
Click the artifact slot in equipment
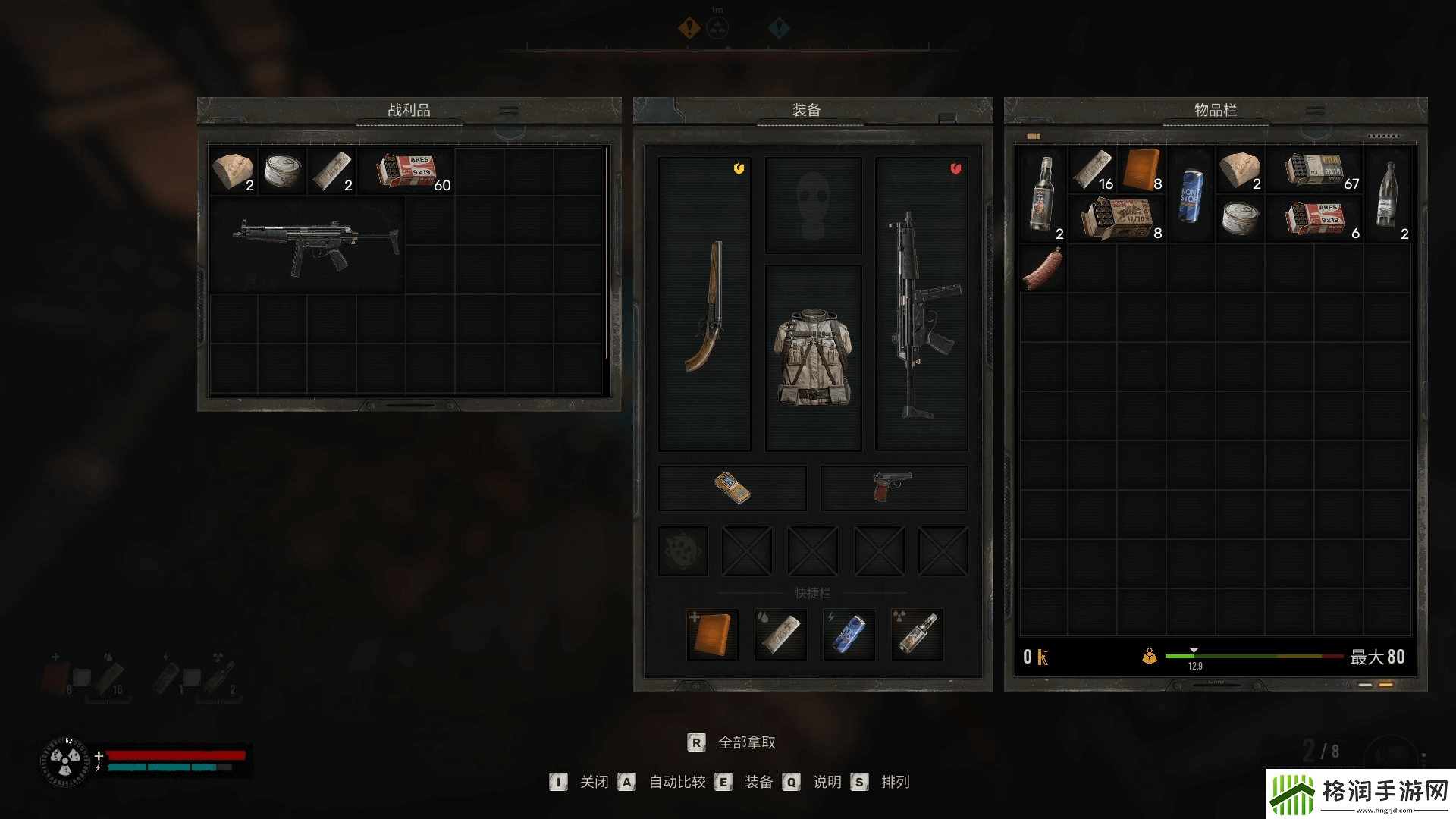[682, 551]
